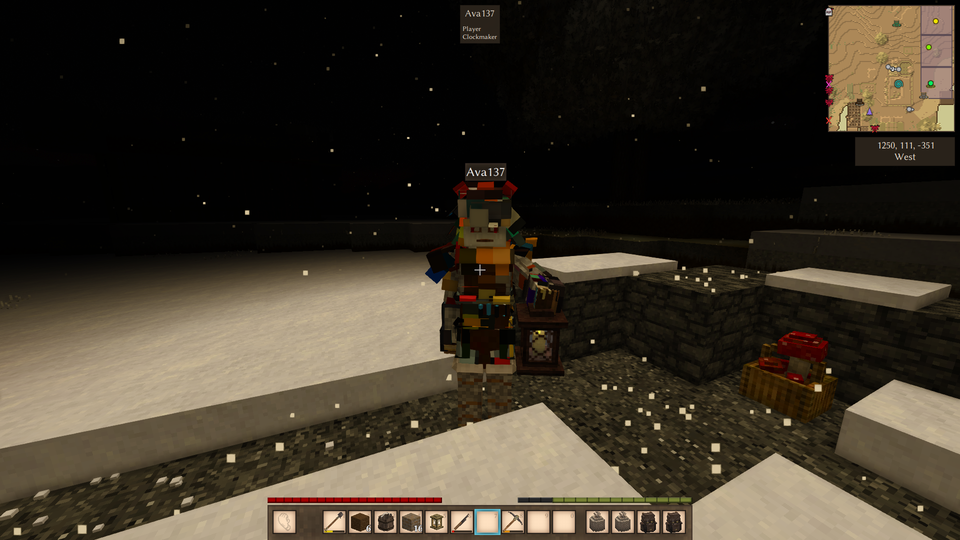Click the gravestone icon on the minimap

[830, 12]
